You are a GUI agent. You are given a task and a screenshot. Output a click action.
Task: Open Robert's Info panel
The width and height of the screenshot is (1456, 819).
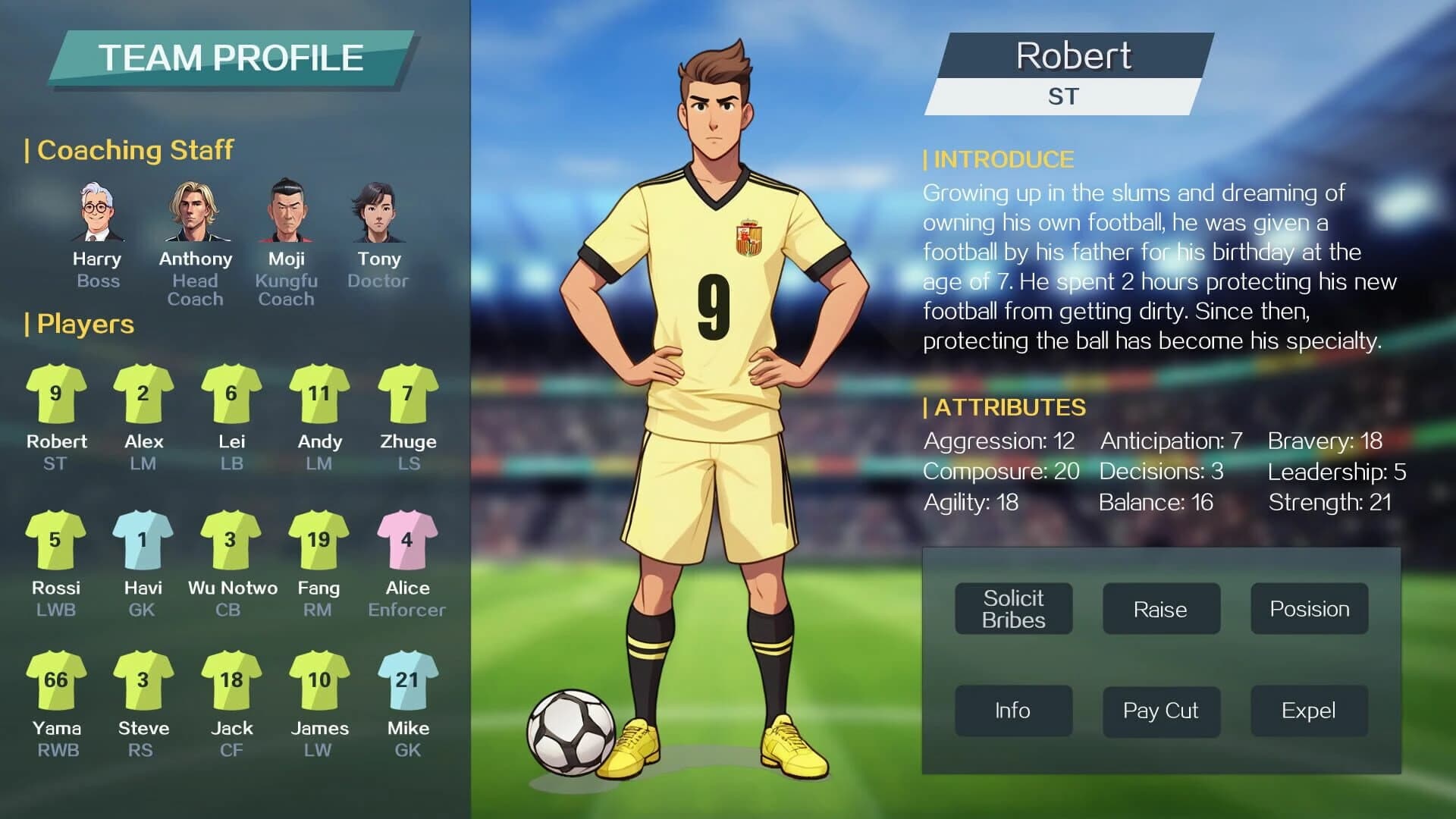tap(1014, 711)
